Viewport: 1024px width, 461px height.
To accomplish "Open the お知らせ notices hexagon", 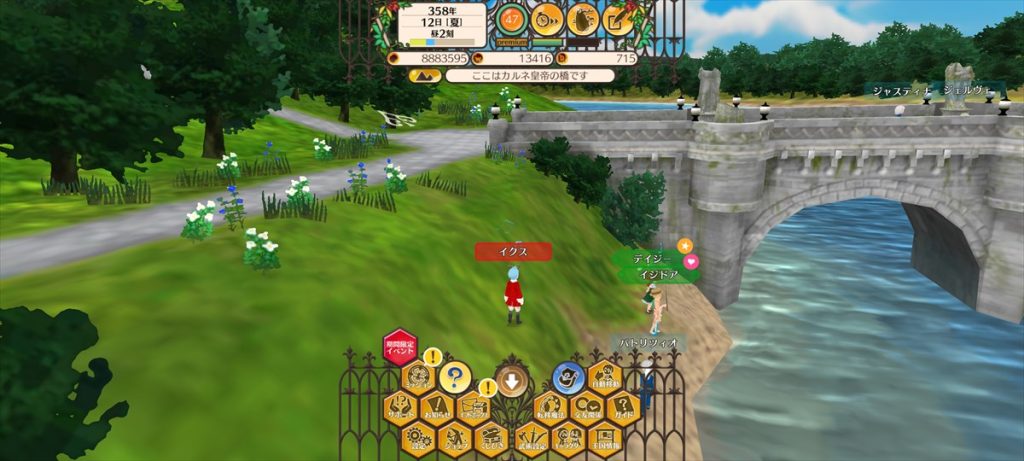I will [x=437, y=408].
